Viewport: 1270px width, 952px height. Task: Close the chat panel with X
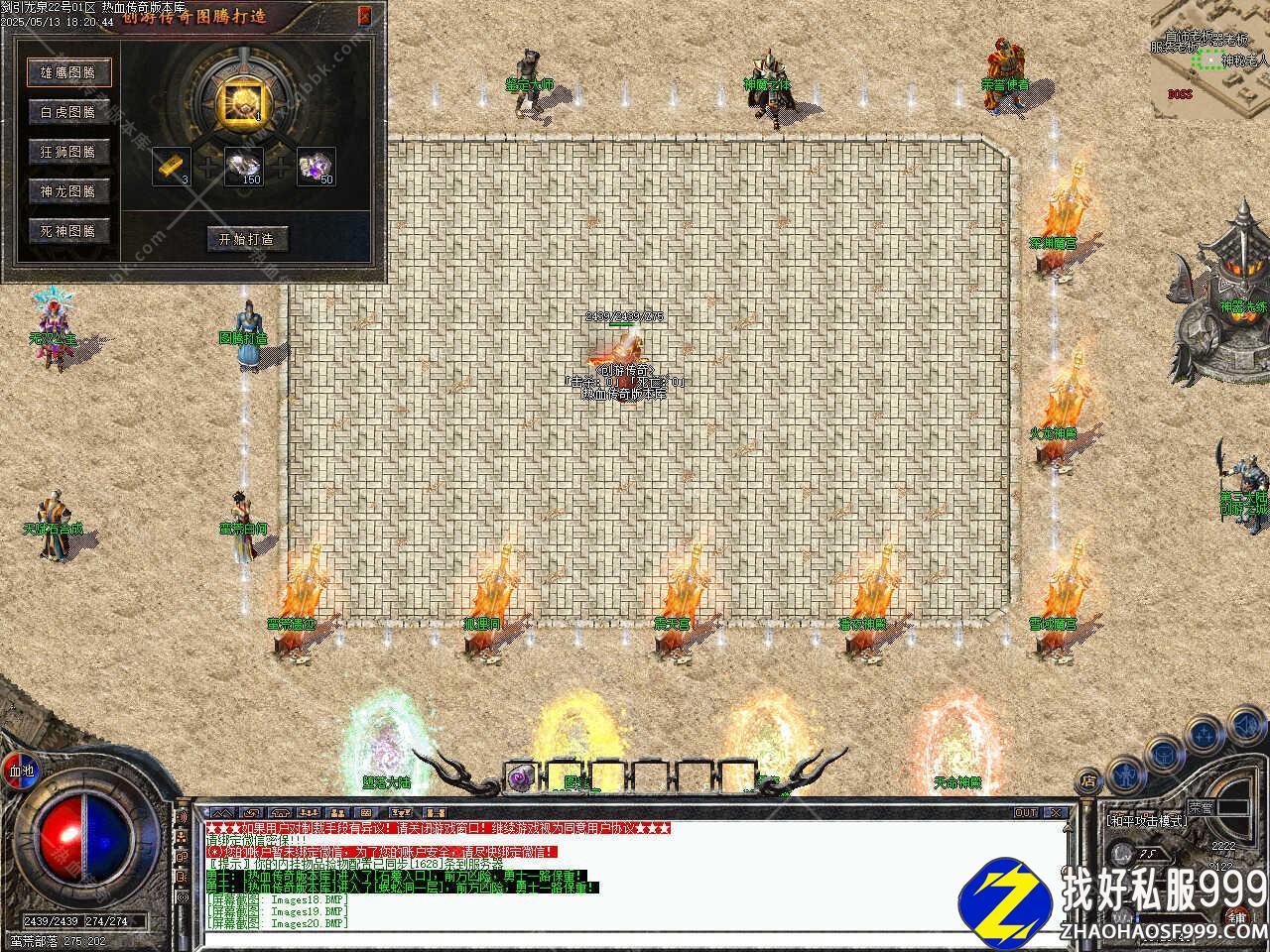(x=1056, y=812)
